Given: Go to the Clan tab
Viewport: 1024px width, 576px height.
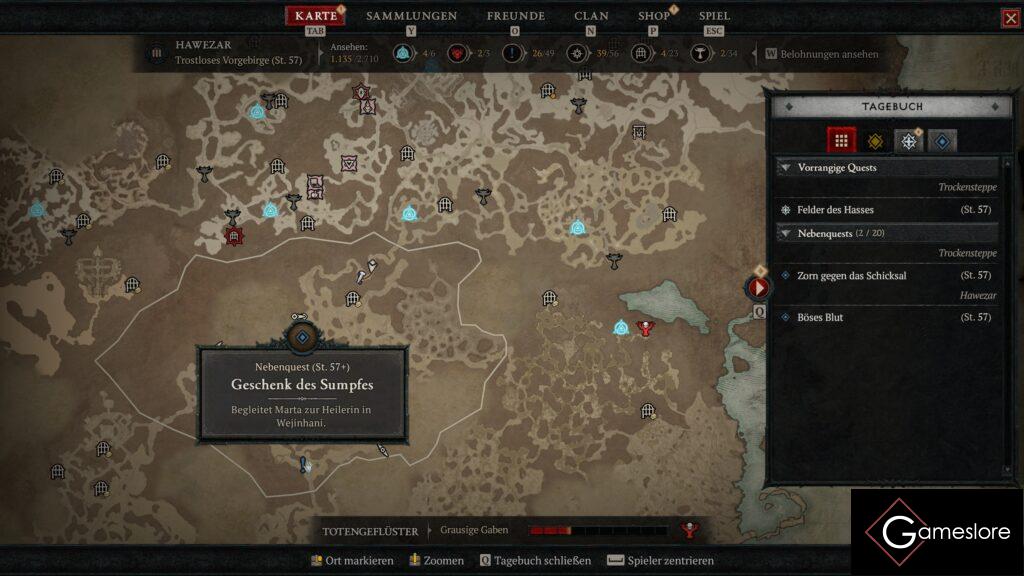Looking at the screenshot, I should [591, 16].
